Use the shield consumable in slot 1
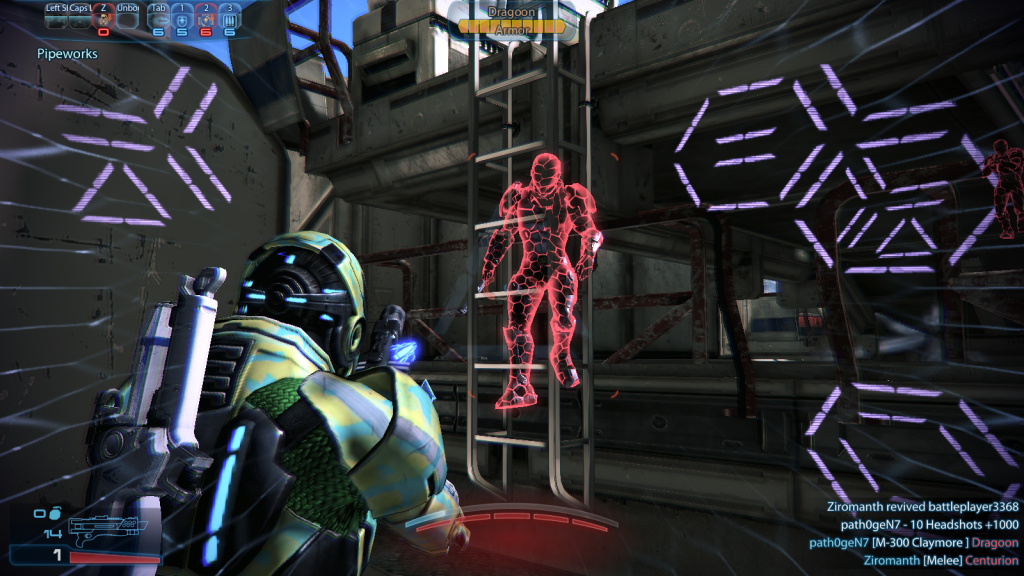Image resolution: width=1024 pixels, height=576 pixels. (182, 20)
